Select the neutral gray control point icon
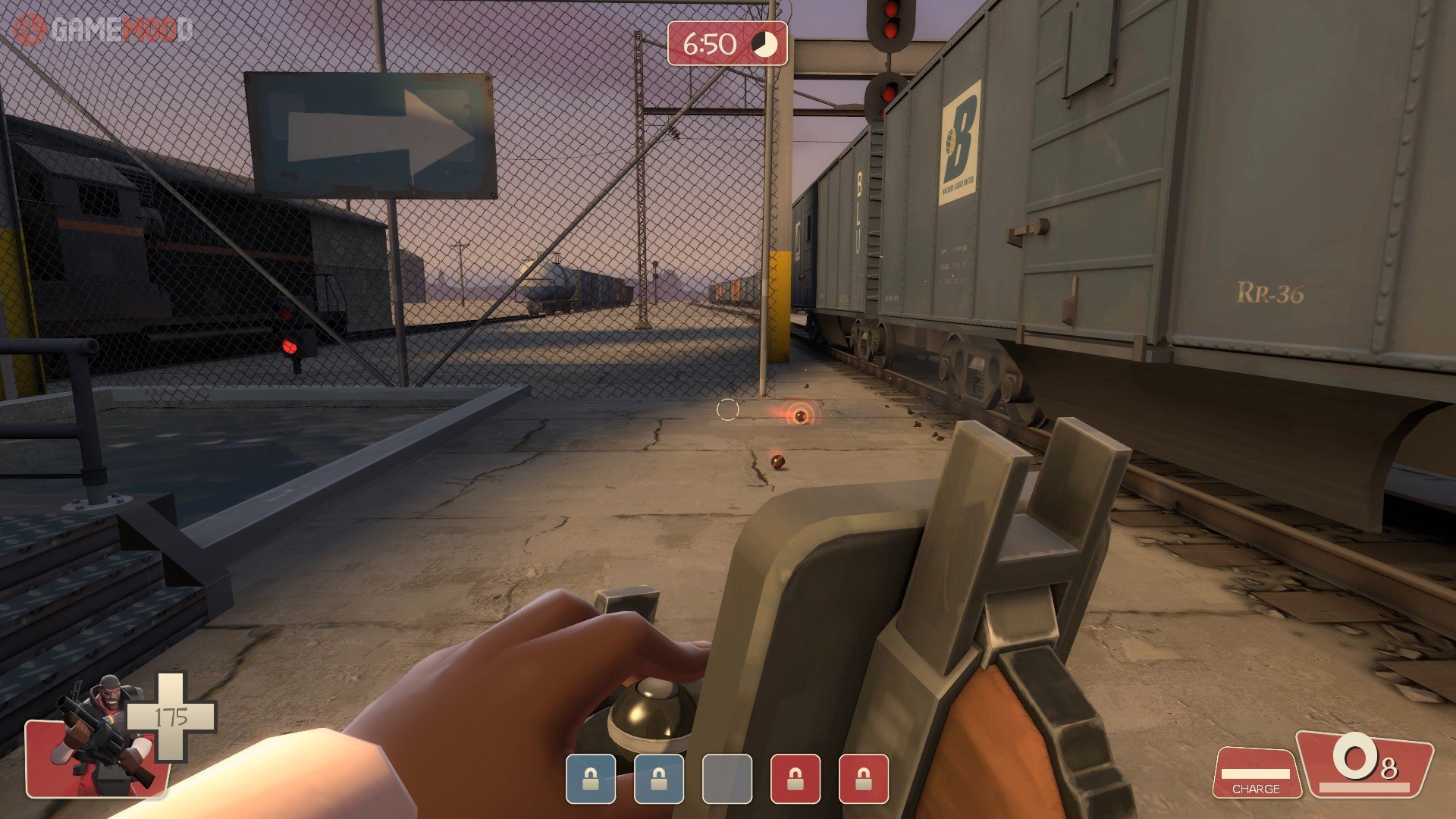This screenshot has height=819, width=1456. [726, 779]
